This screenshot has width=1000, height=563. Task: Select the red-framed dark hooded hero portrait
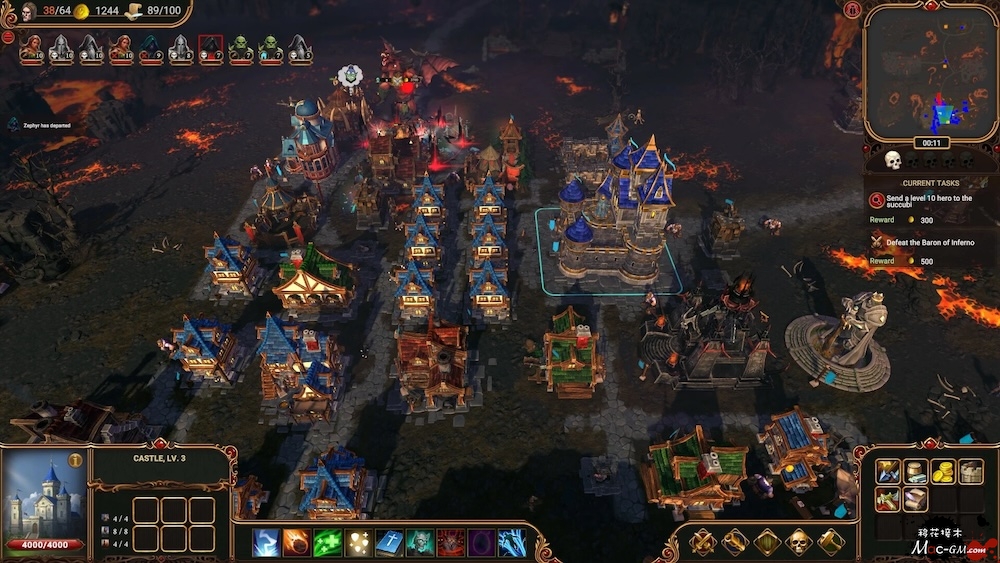[x=210, y=48]
